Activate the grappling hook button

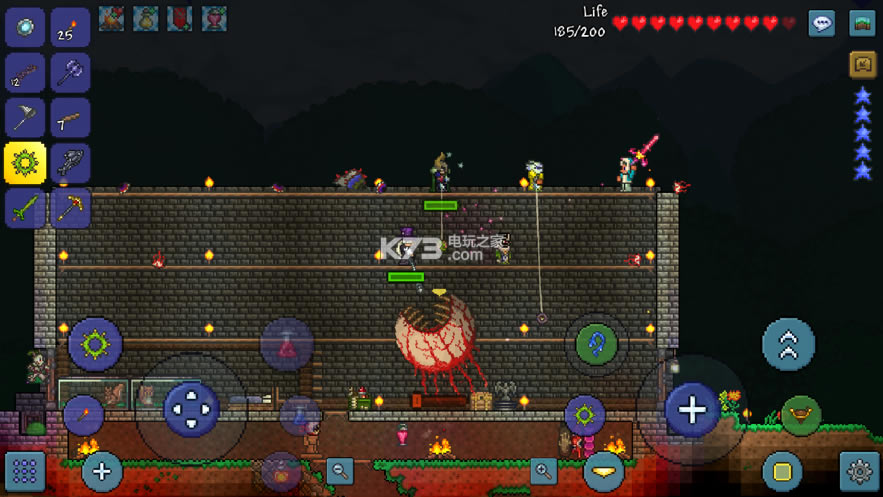(x=597, y=344)
